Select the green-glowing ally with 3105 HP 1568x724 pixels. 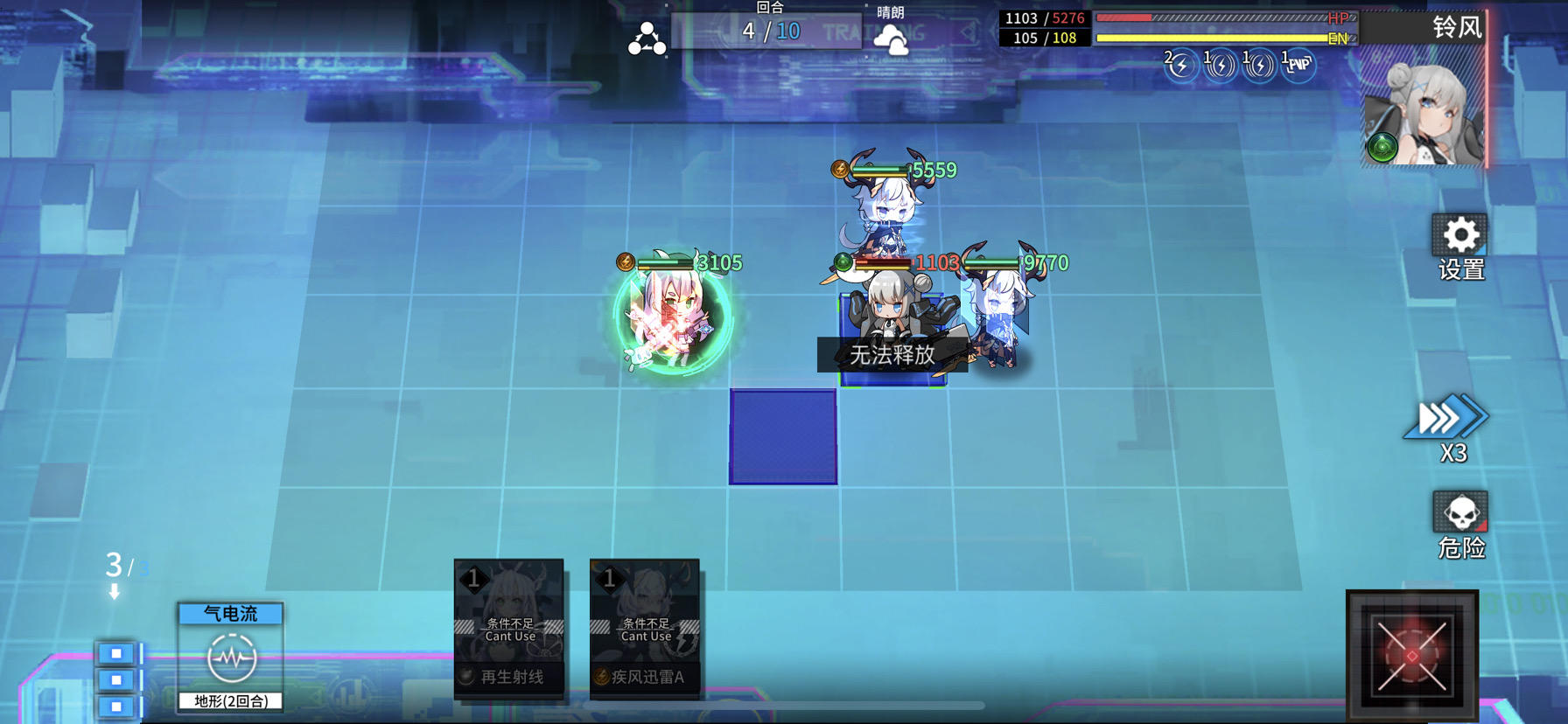click(x=669, y=324)
